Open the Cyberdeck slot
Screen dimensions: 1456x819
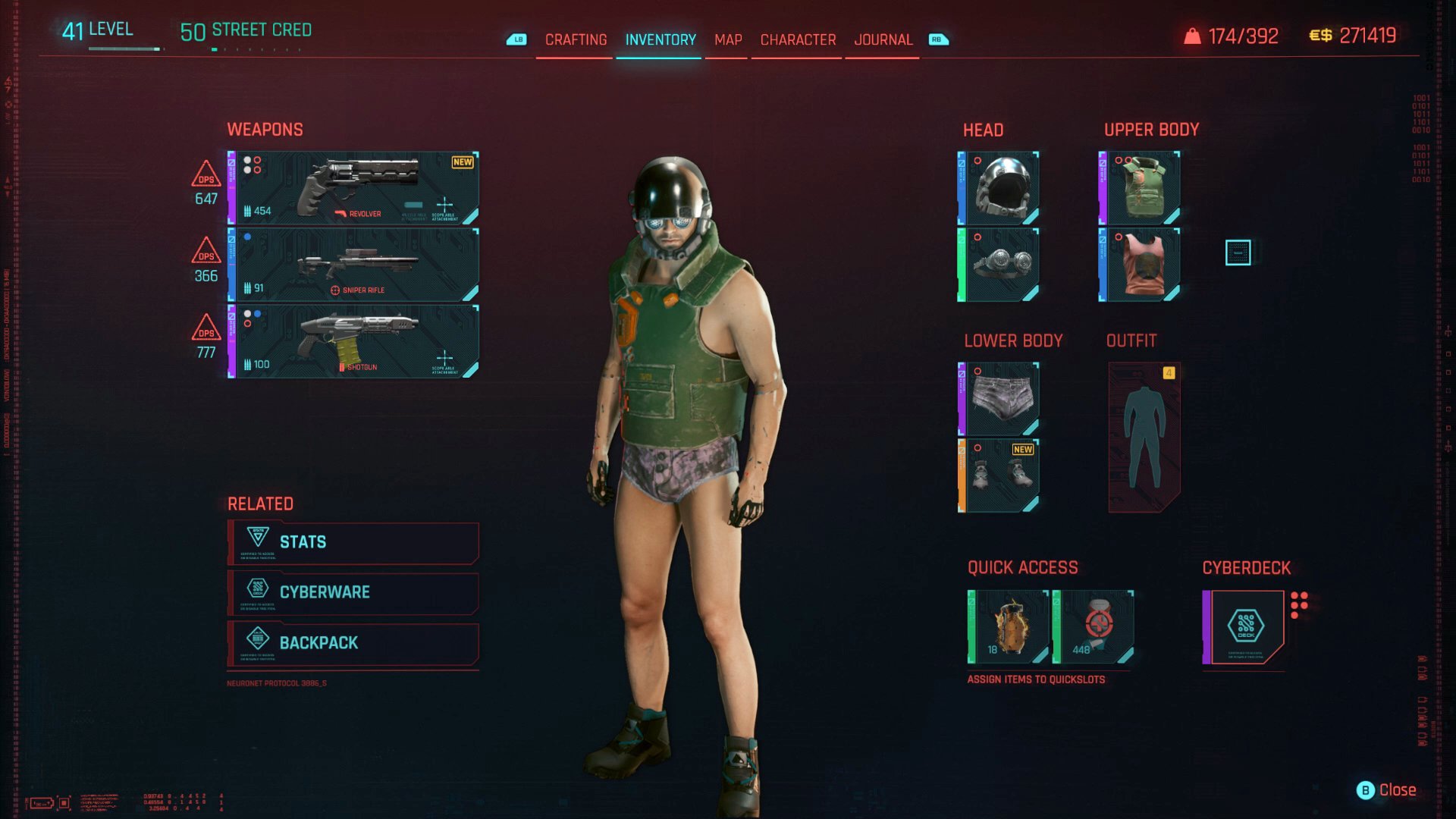(x=1244, y=627)
